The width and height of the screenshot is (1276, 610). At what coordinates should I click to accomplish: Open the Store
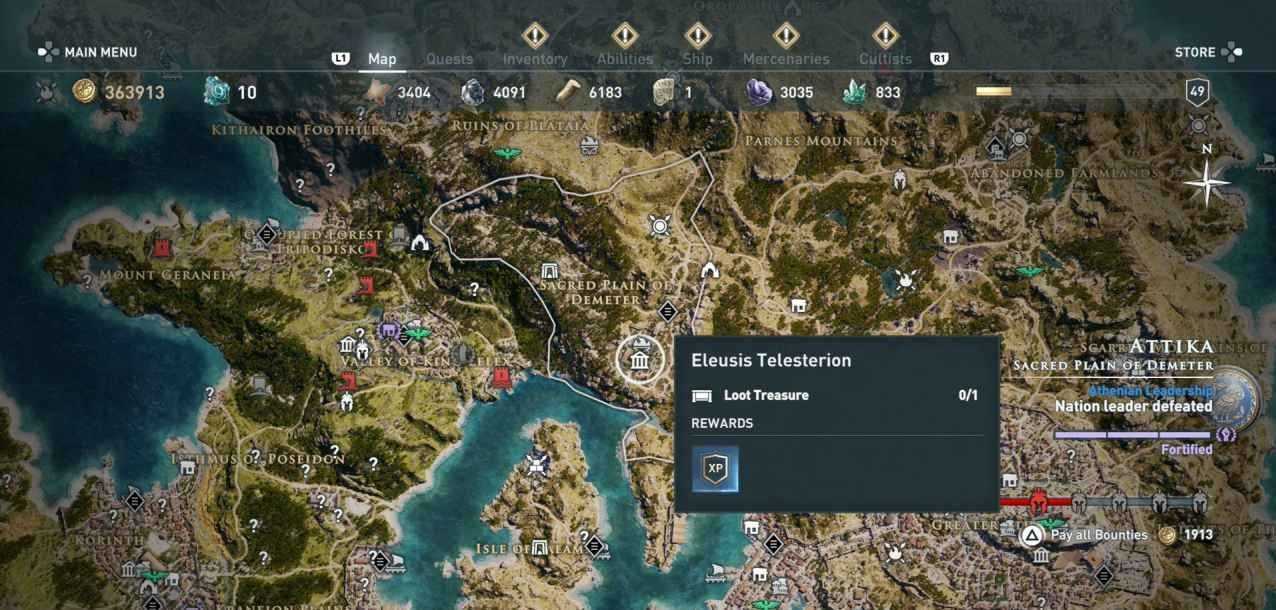(x=1208, y=52)
